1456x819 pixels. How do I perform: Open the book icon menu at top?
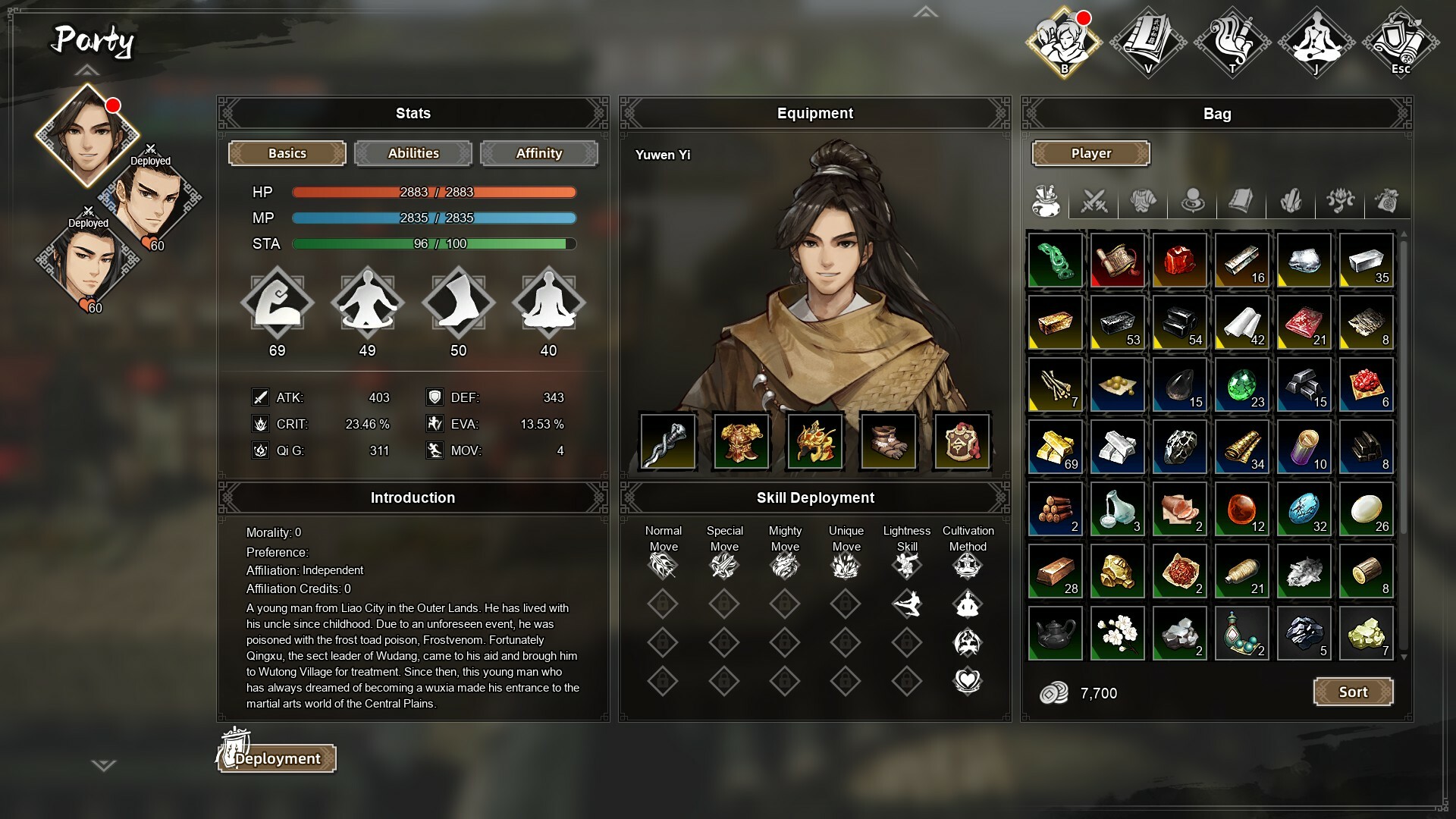coord(1148,42)
